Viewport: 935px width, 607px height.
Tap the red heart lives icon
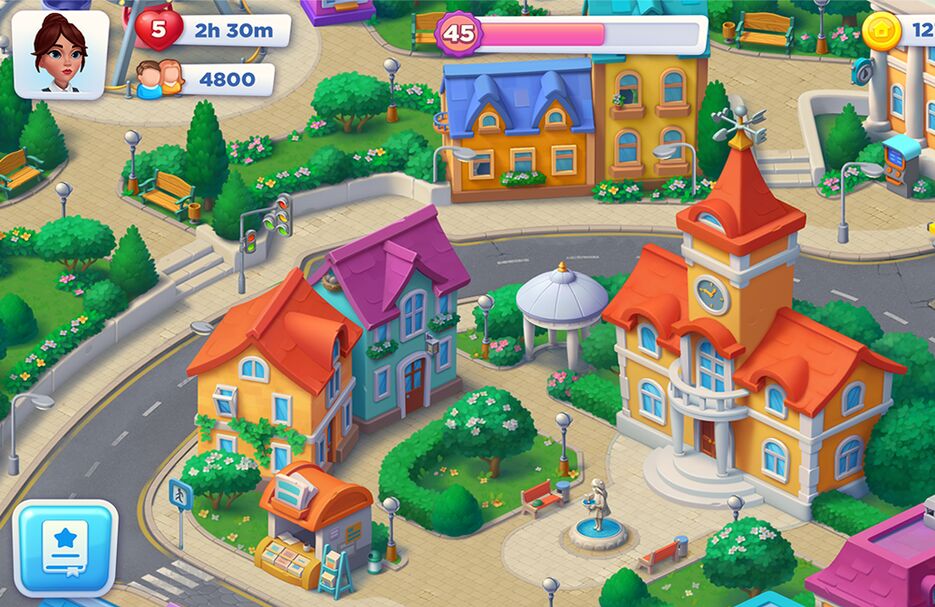(157, 30)
